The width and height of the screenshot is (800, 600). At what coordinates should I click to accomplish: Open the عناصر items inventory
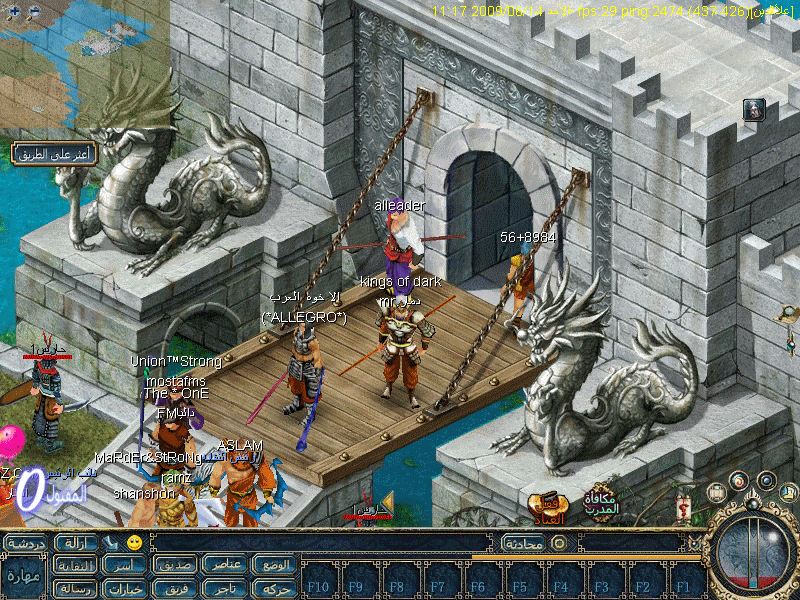pos(226,565)
